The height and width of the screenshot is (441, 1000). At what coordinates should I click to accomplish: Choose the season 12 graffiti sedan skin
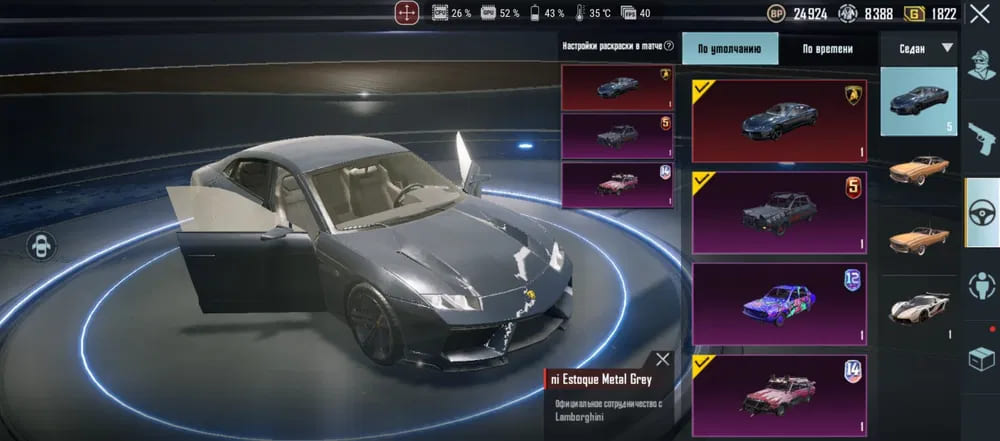click(779, 303)
